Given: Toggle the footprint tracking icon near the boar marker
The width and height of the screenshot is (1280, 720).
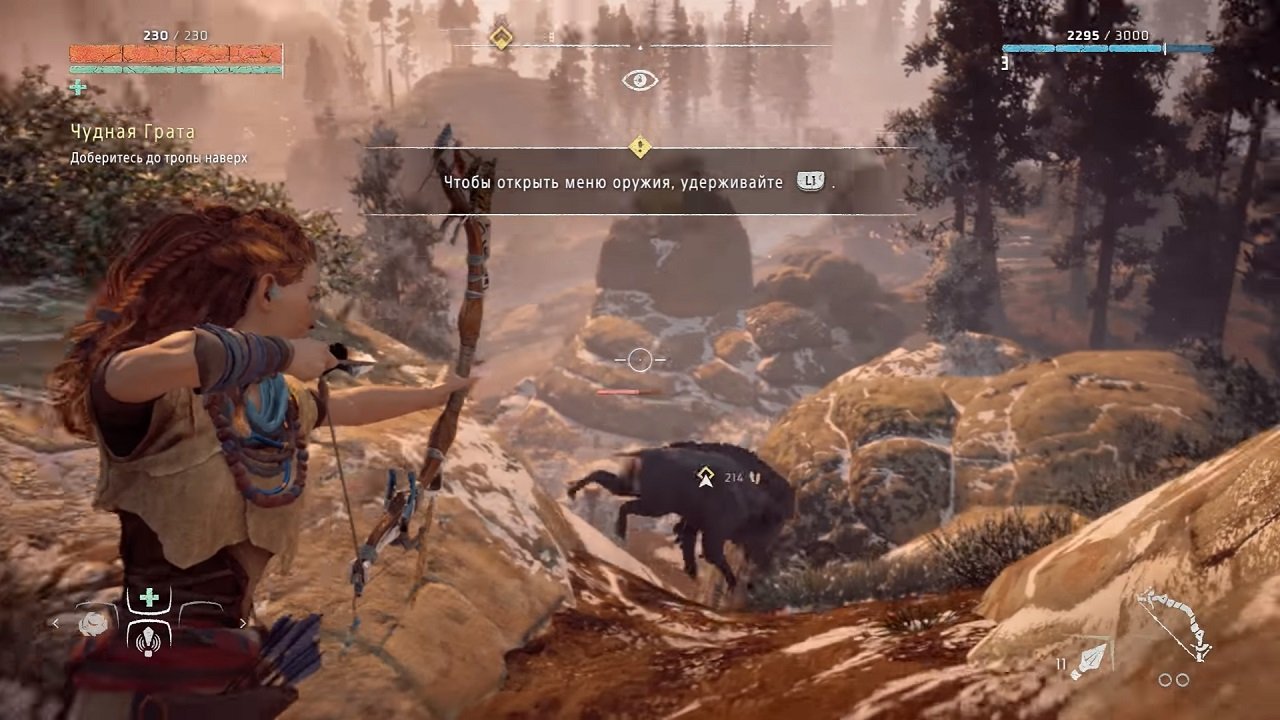Looking at the screenshot, I should [x=755, y=477].
